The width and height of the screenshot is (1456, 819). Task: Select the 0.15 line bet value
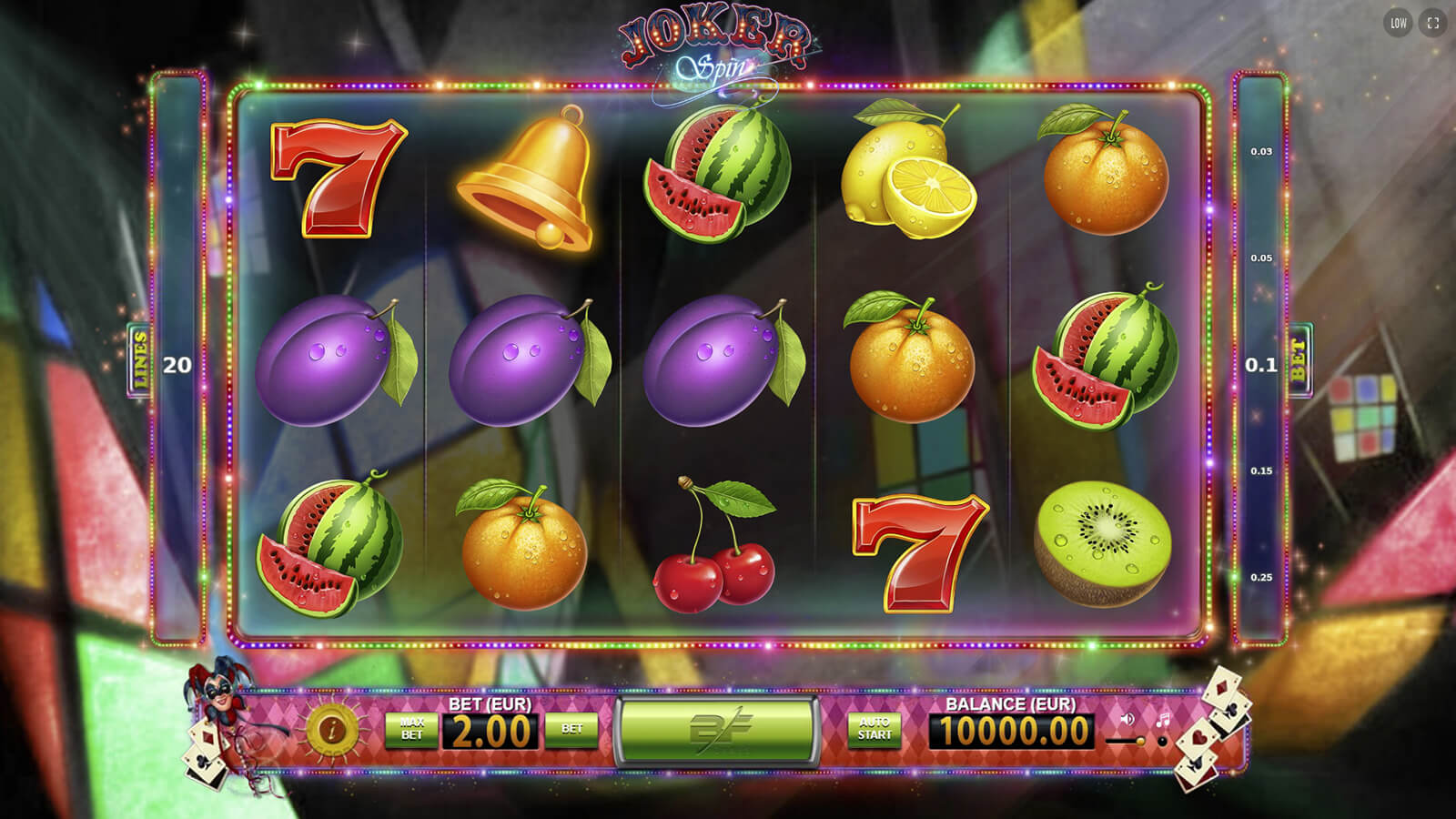(x=1261, y=471)
